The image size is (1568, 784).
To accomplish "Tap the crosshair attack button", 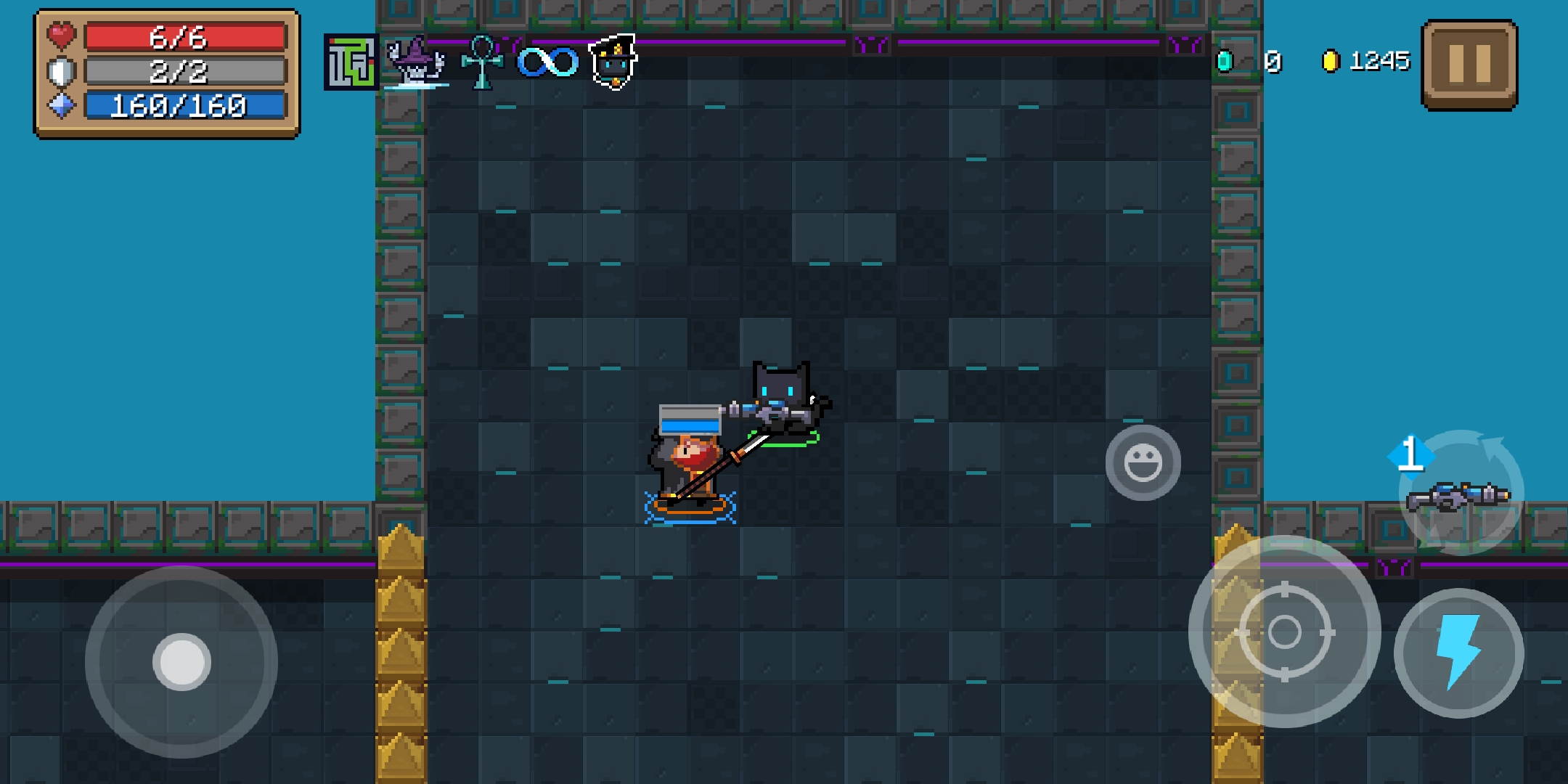I will coord(1284,632).
